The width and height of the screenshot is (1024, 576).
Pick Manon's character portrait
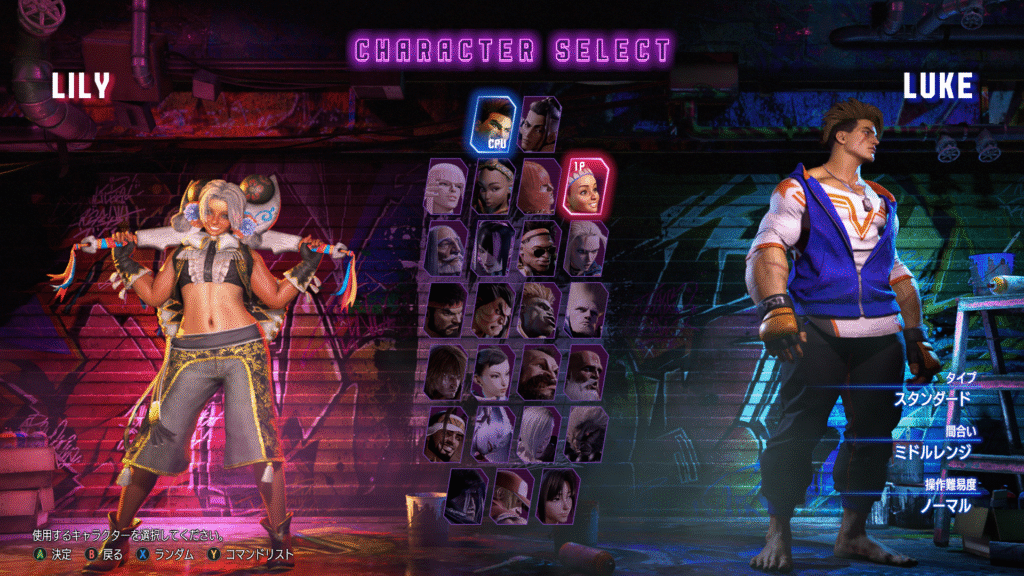coord(447,187)
